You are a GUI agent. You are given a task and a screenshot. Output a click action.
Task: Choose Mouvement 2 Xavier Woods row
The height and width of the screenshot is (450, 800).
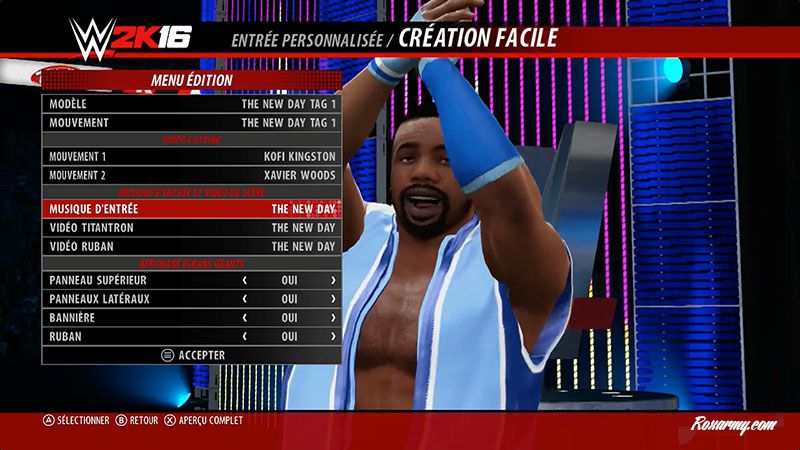click(191, 175)
